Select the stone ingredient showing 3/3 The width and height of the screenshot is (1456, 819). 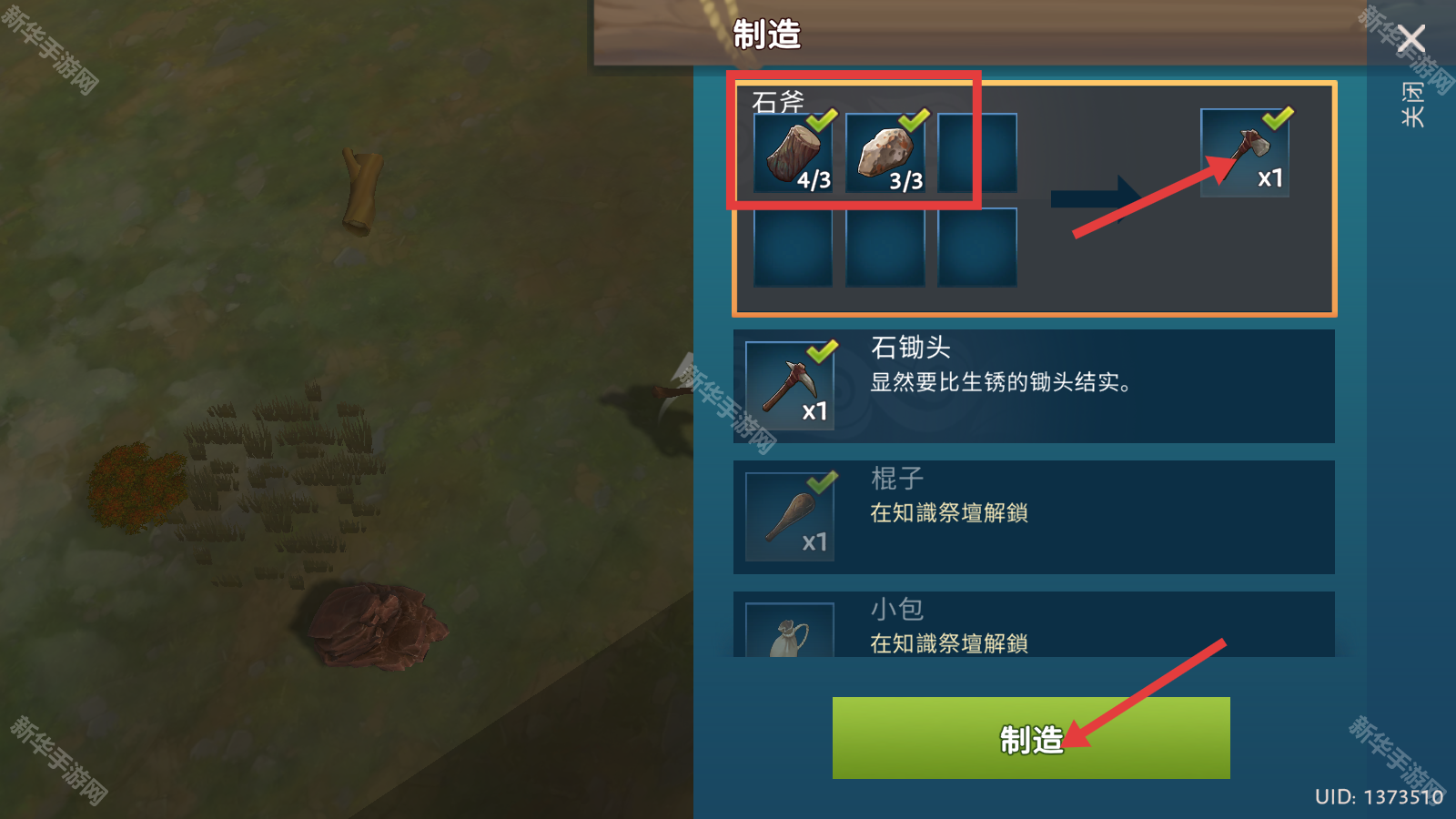click(885, 153)
